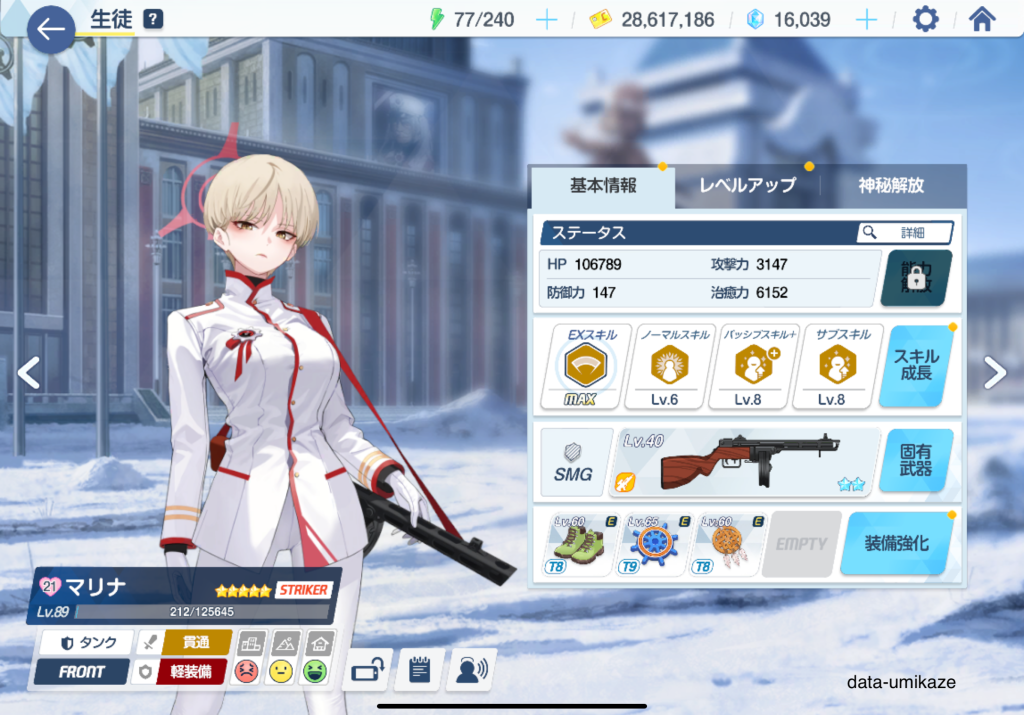Play the student voice lines

pyautogui.click(x=470, y=670)
